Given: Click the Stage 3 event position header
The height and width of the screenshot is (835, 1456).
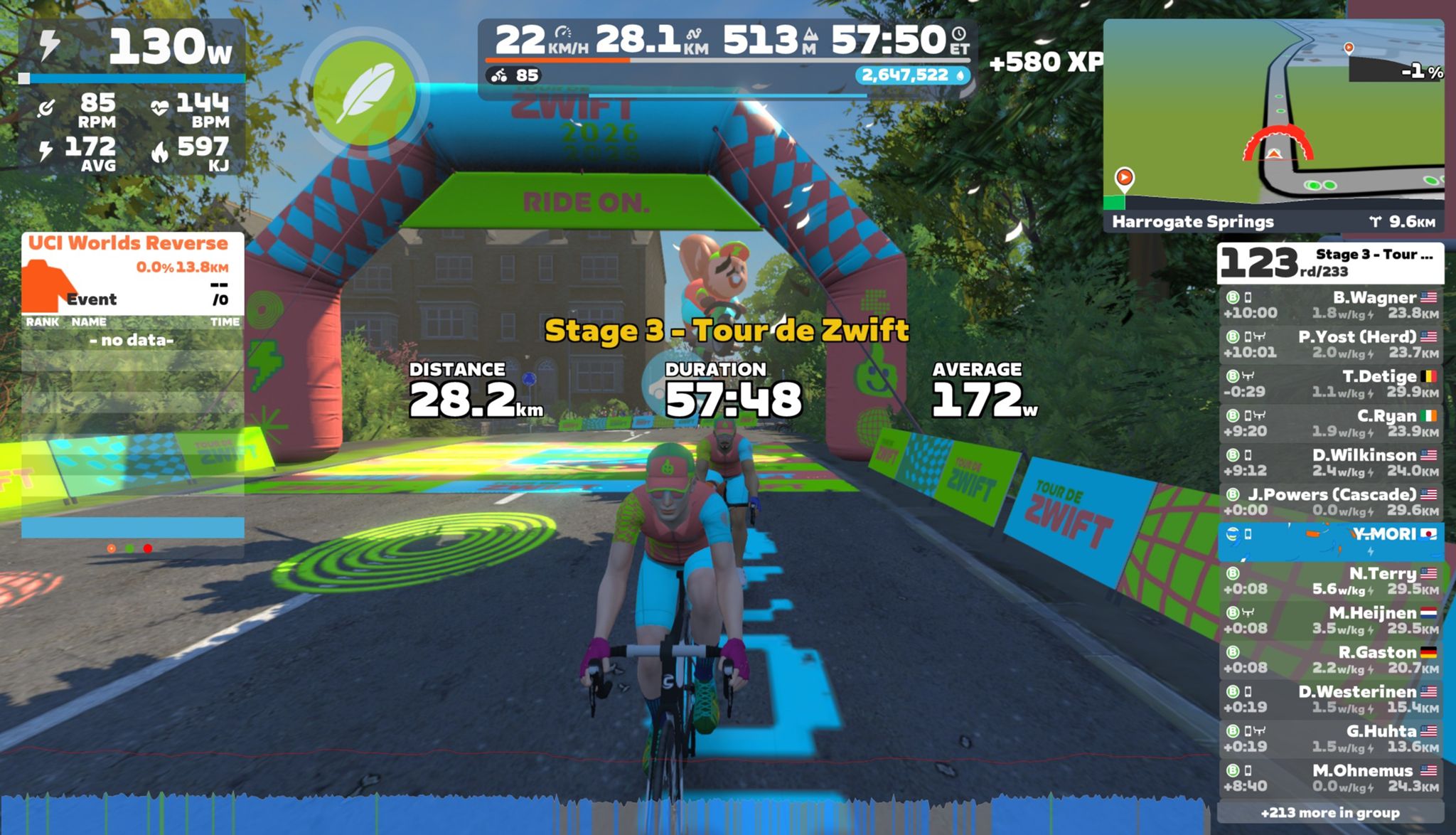Looking at the screenshot, I should click(x=1330, y=263).
